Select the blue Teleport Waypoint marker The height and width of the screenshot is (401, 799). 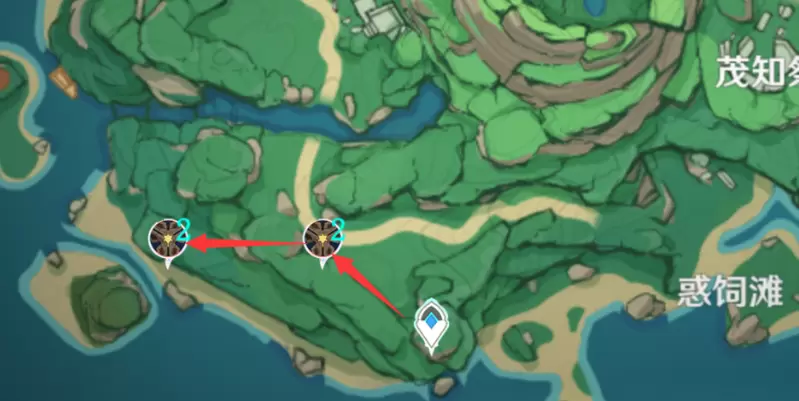pos(431,324)
